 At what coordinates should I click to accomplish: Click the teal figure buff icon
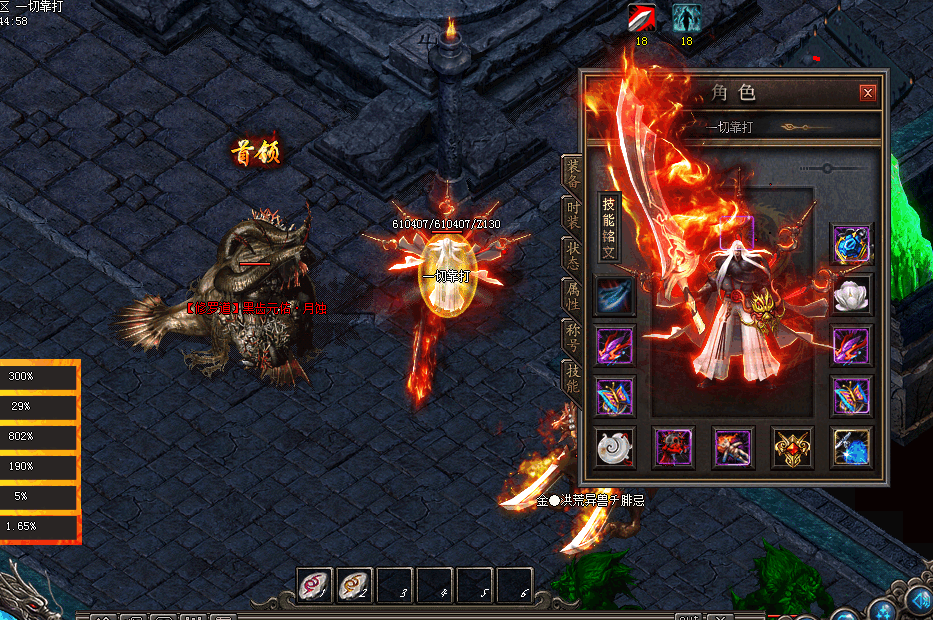tap(686, 18)
